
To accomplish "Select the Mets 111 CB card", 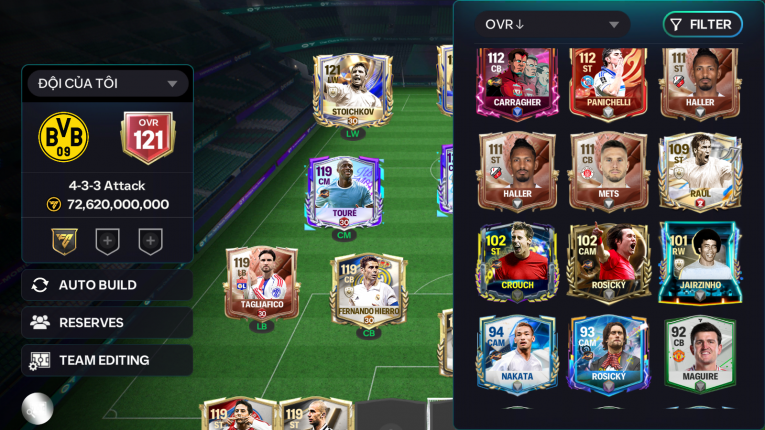I will 608,170.
